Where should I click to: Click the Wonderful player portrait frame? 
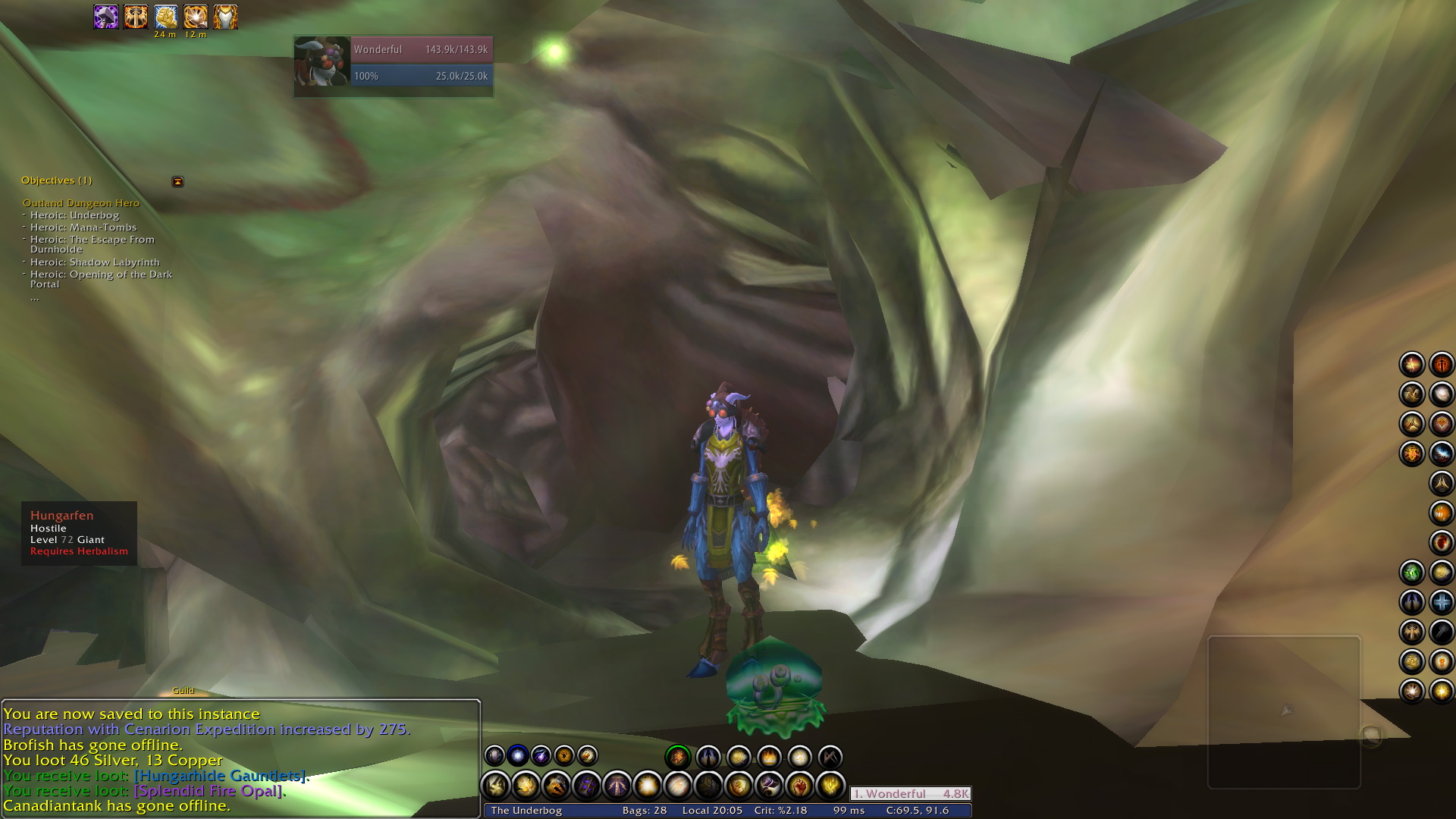coord(322,62)
